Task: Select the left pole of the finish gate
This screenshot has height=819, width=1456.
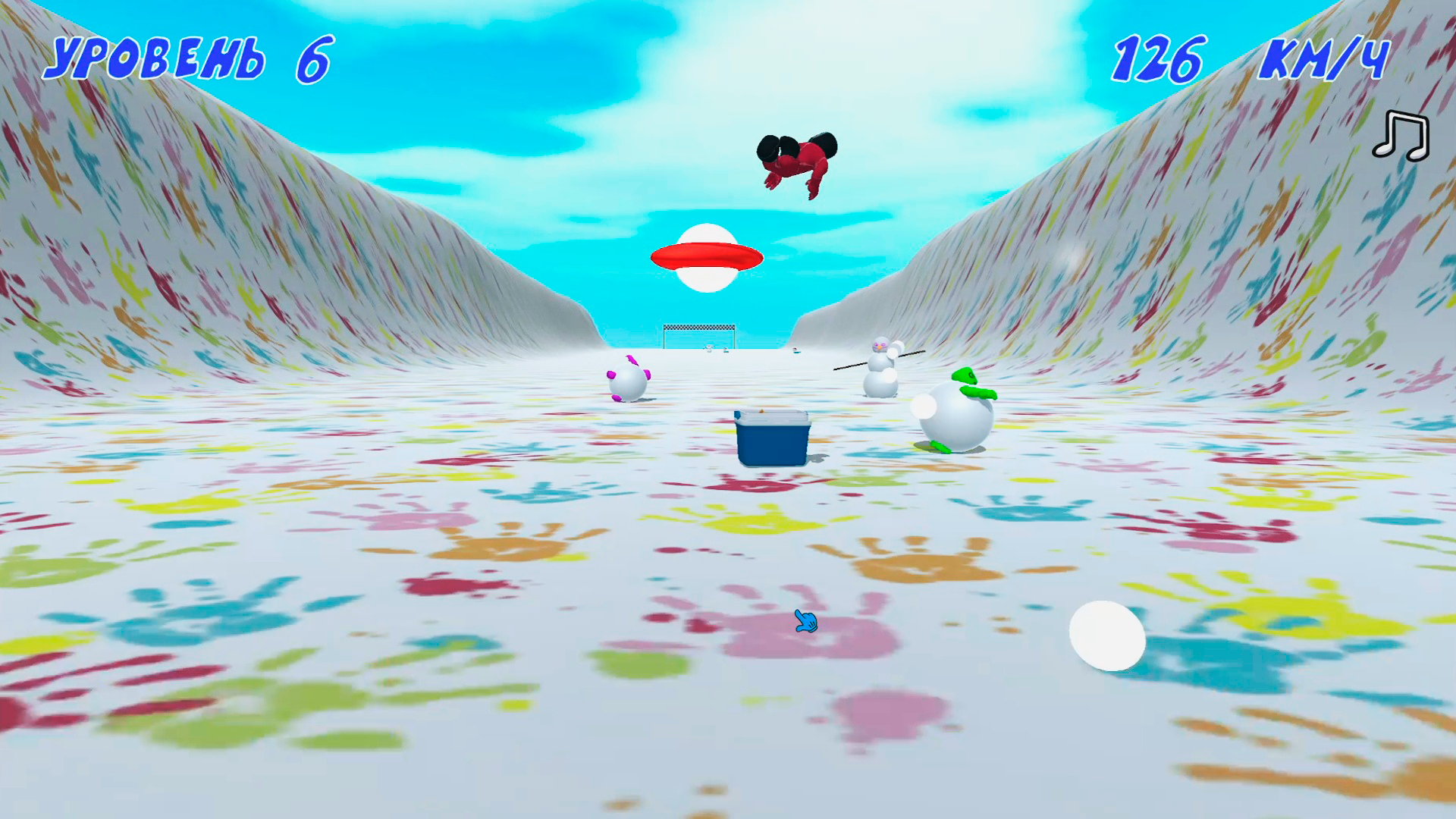Action: click(664, 341)
